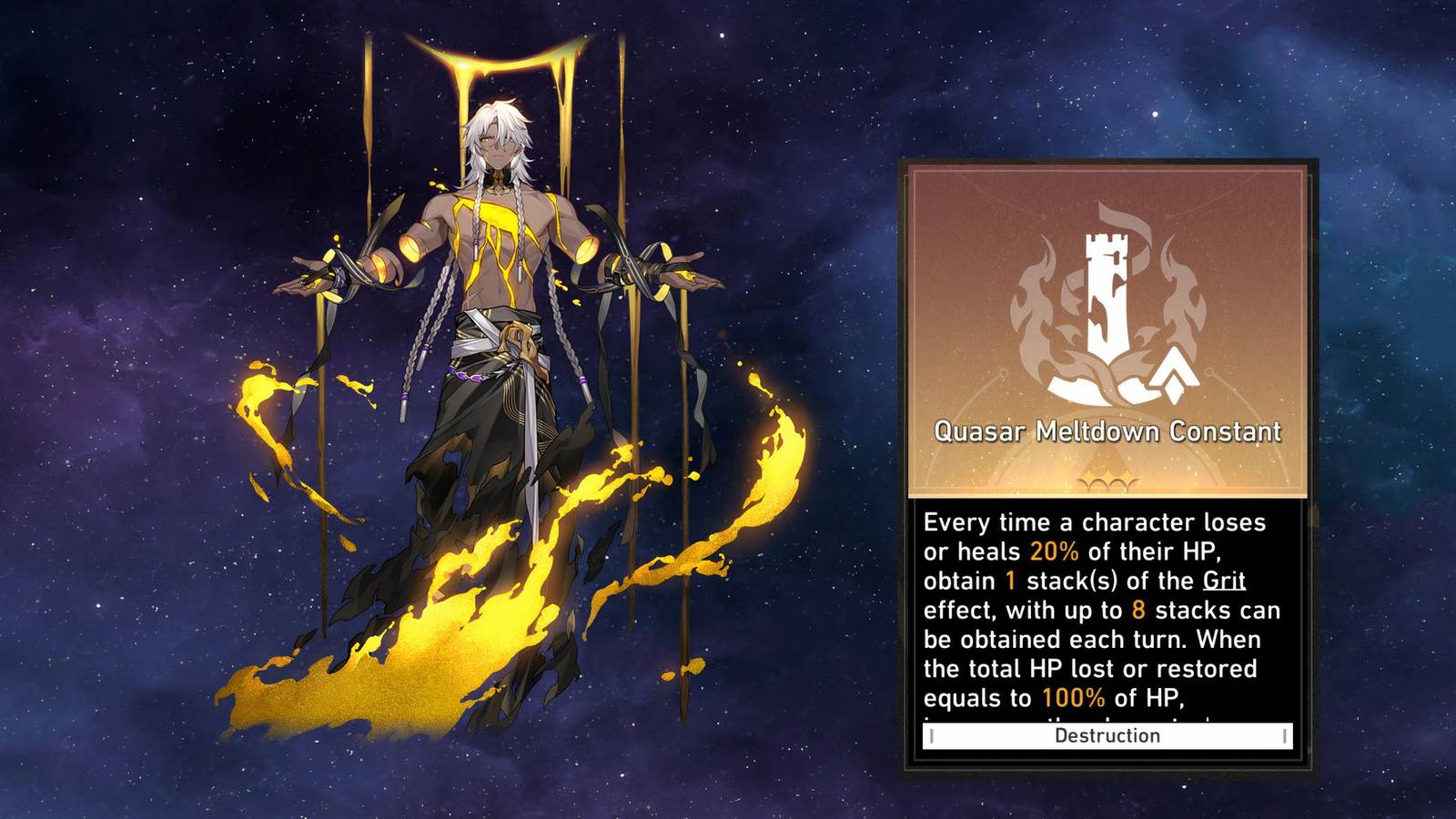Click the tower's battlement at the emblem top
The image size is (1456, 819).
pyautogui.click(x=1107, y=238)
